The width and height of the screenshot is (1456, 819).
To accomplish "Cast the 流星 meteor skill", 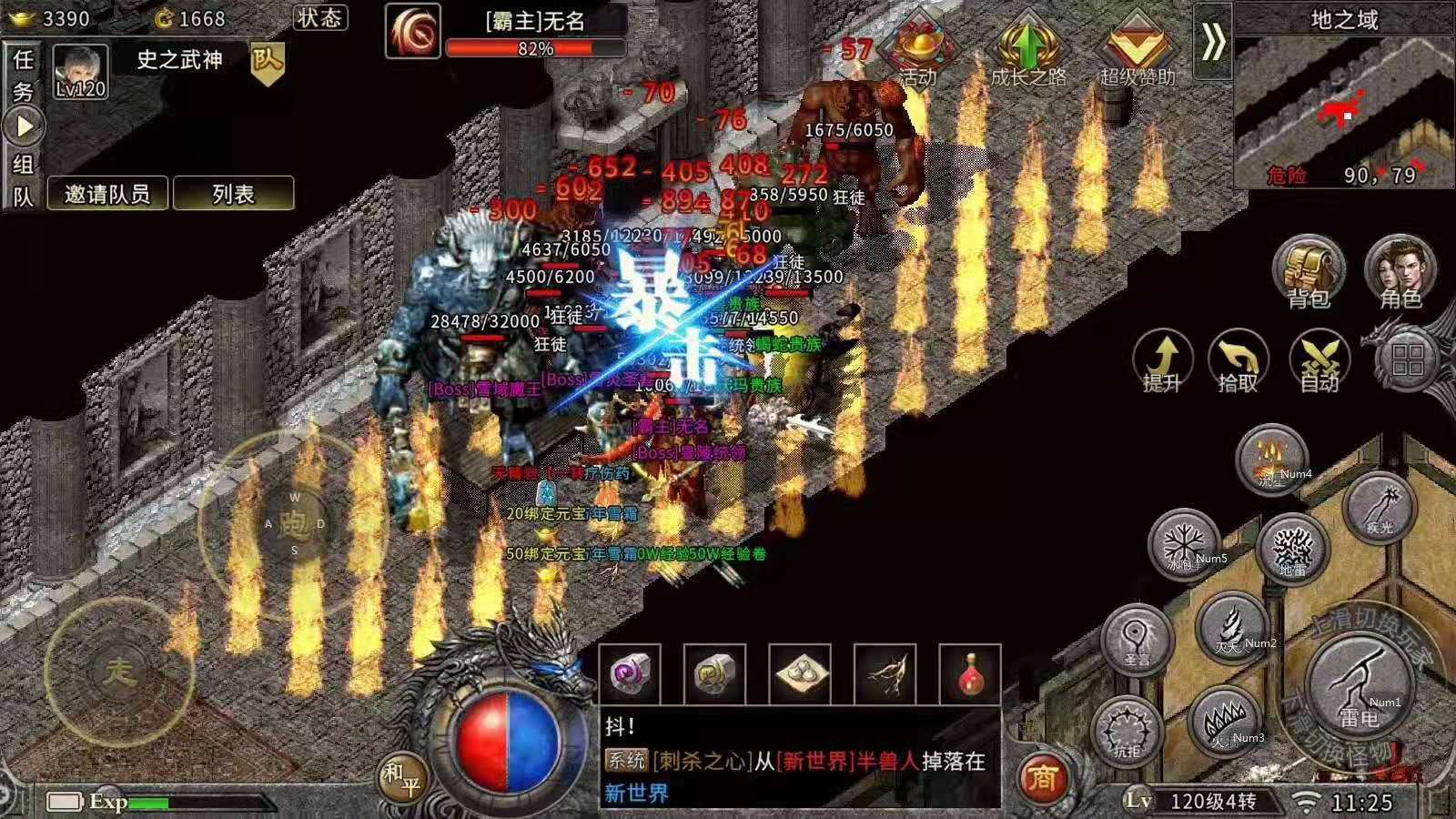I will click(x=1271, y=459).
